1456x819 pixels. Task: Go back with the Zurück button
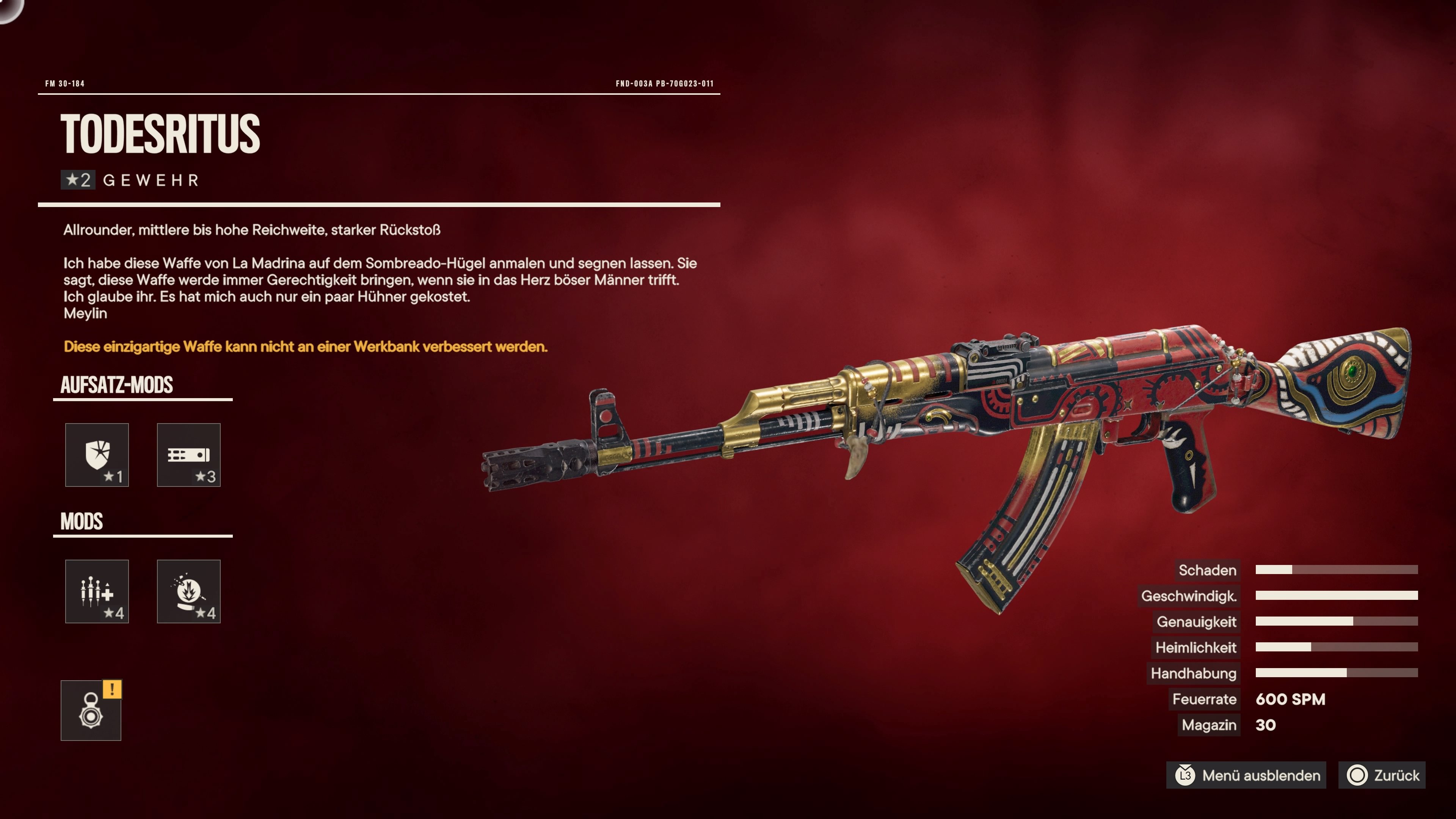(1382, 775)
